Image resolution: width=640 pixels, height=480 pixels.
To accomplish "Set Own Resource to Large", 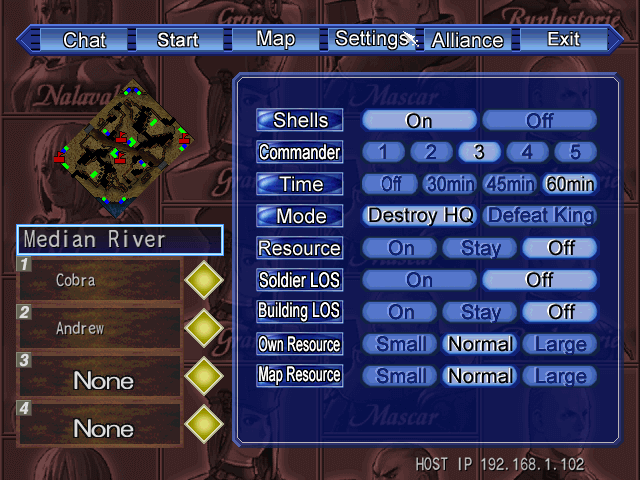I will pos(560,344).
